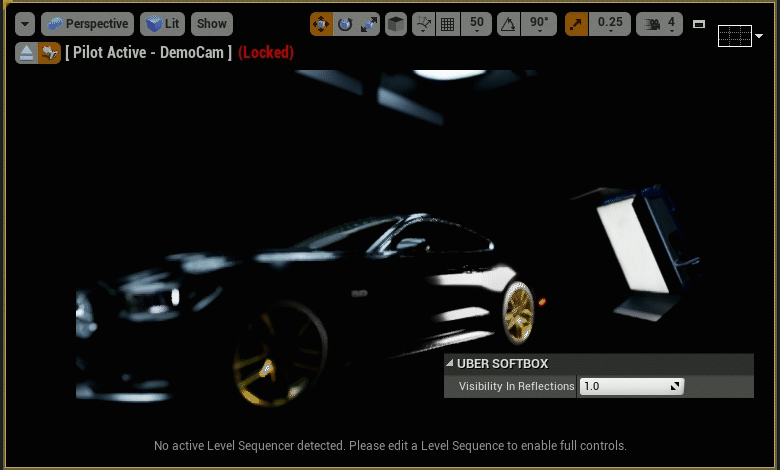Change the Lit view mode
Viewport: 780px width, 470px height.
(x=163, y=24)
